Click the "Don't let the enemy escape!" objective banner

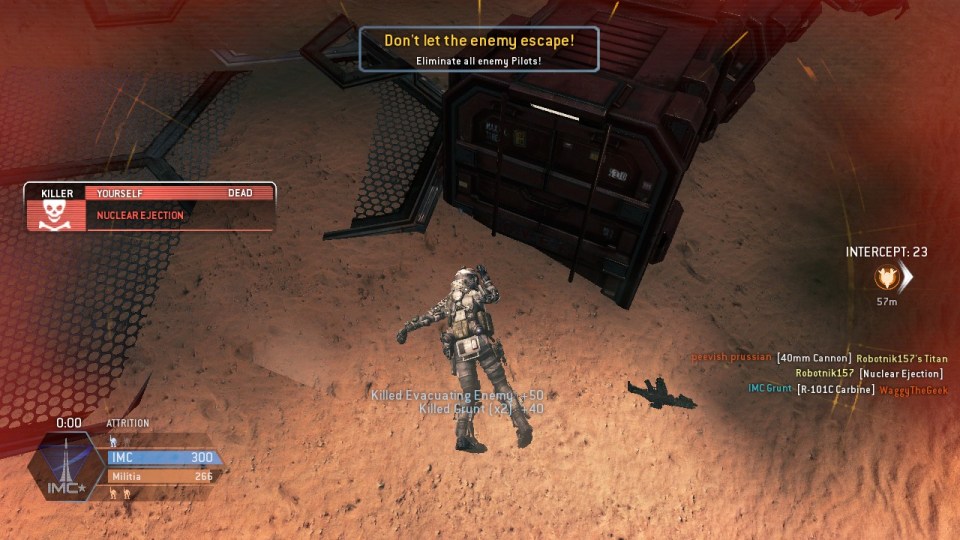point(479,49)
